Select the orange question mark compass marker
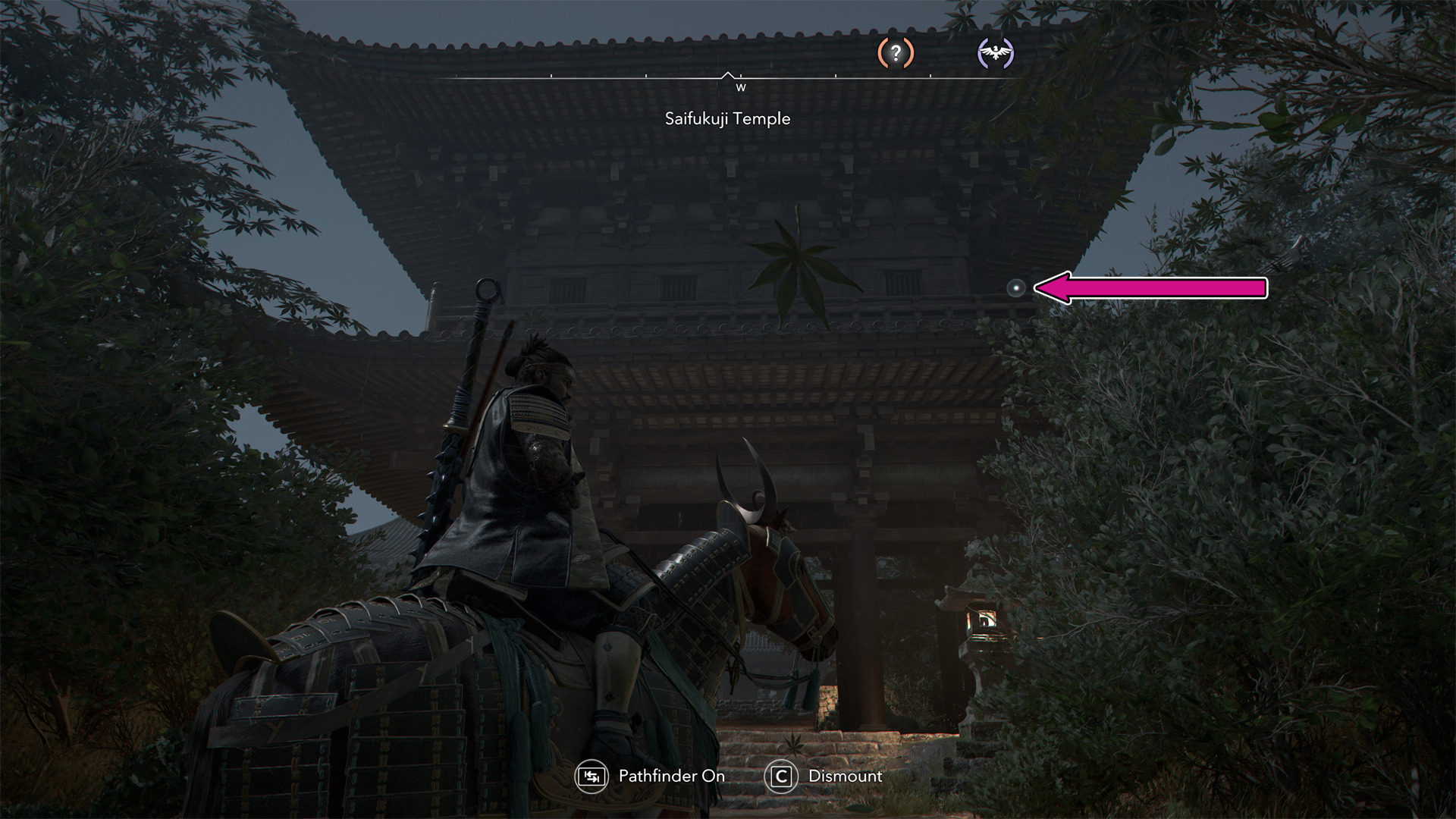This screenshot has width=1456, height=819. click(896, 53)
